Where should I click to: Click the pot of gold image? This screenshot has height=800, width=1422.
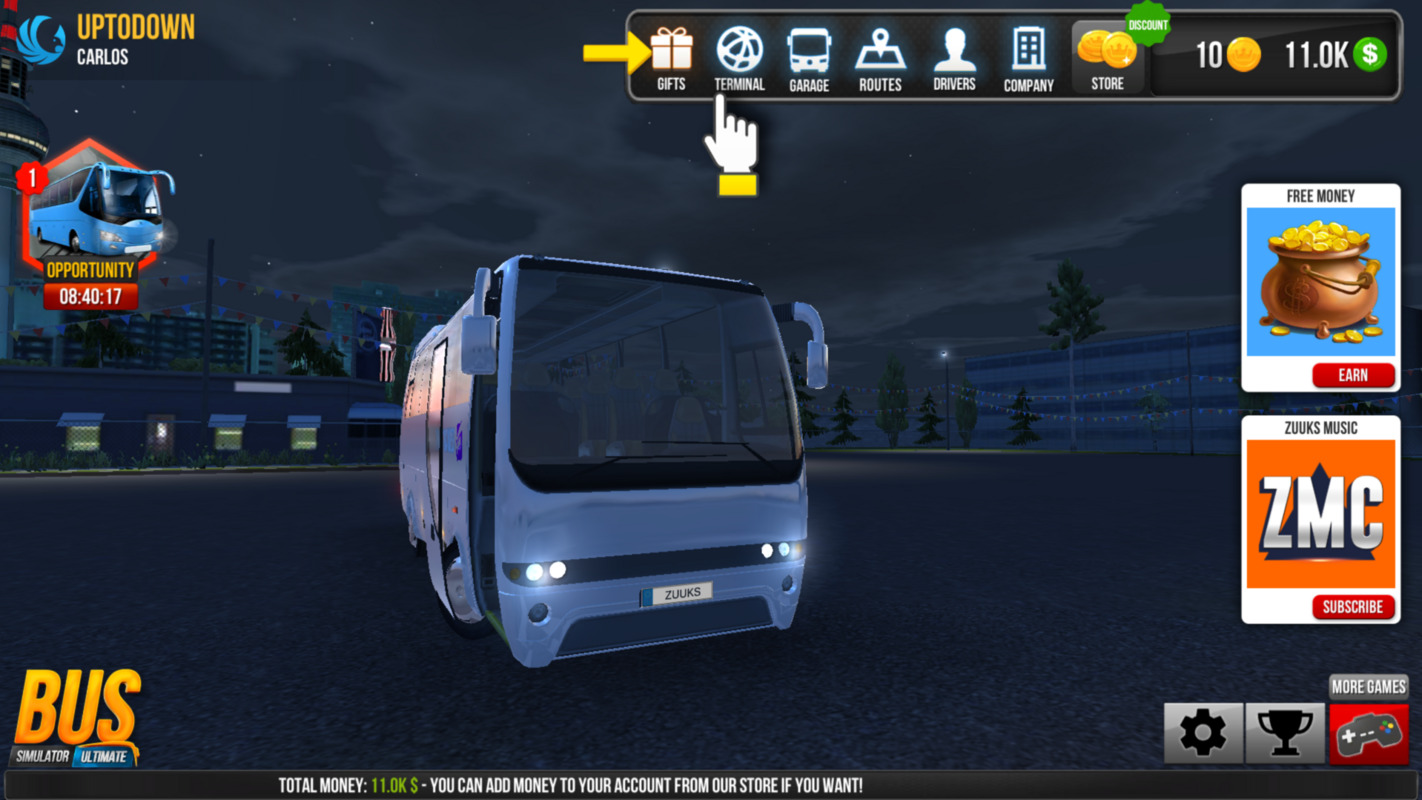[1320, 282]
